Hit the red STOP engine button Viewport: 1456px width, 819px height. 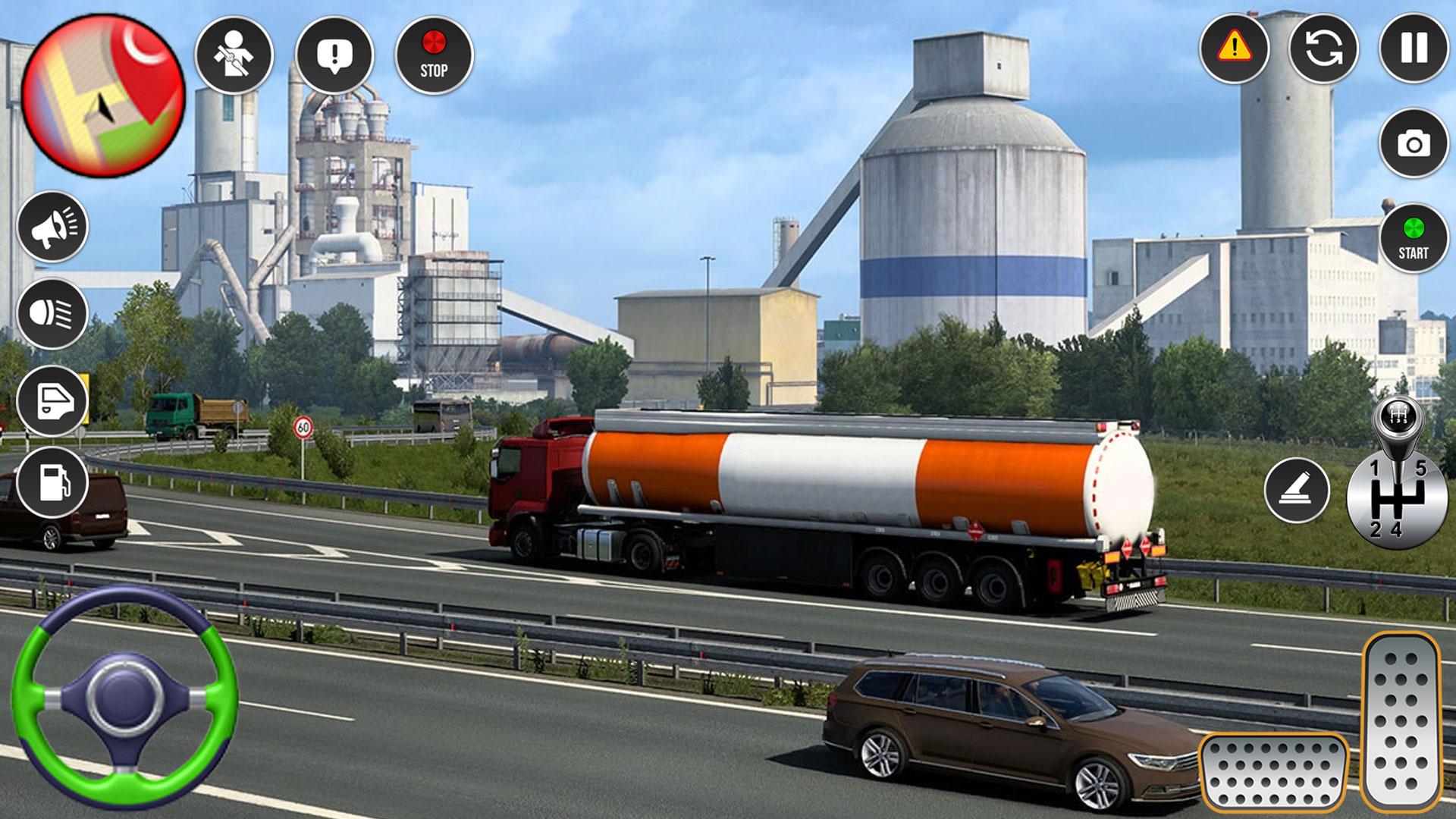[x=434, y=55]
